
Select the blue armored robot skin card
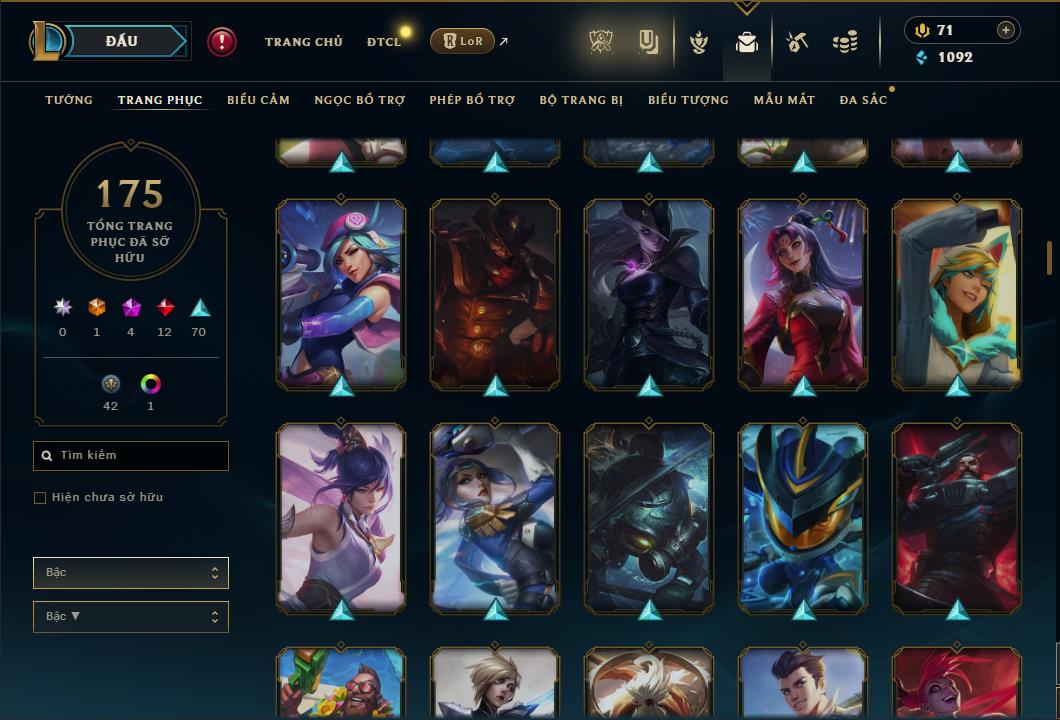click(x=802, y=515)
